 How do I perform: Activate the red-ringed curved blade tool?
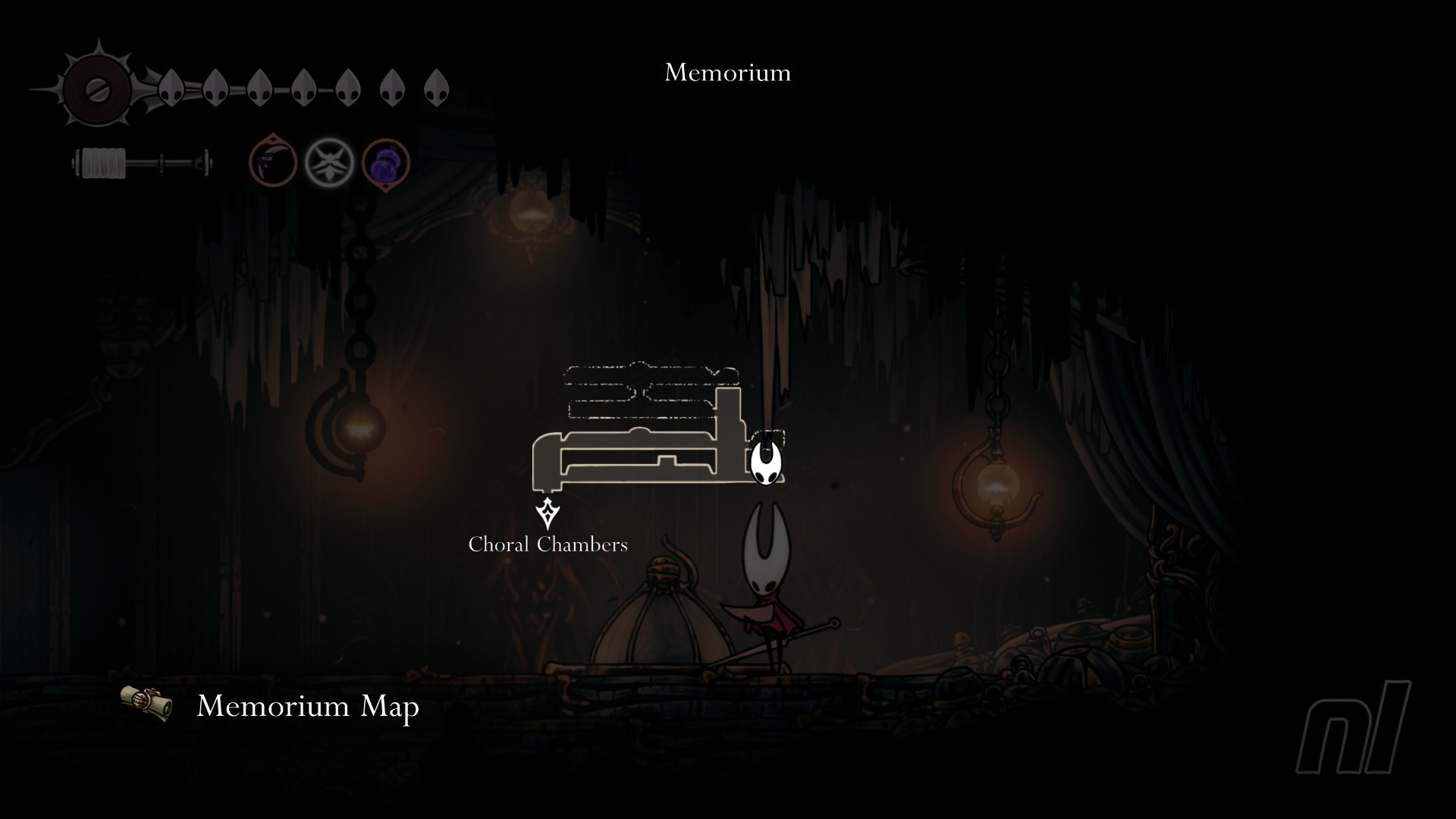272,161
